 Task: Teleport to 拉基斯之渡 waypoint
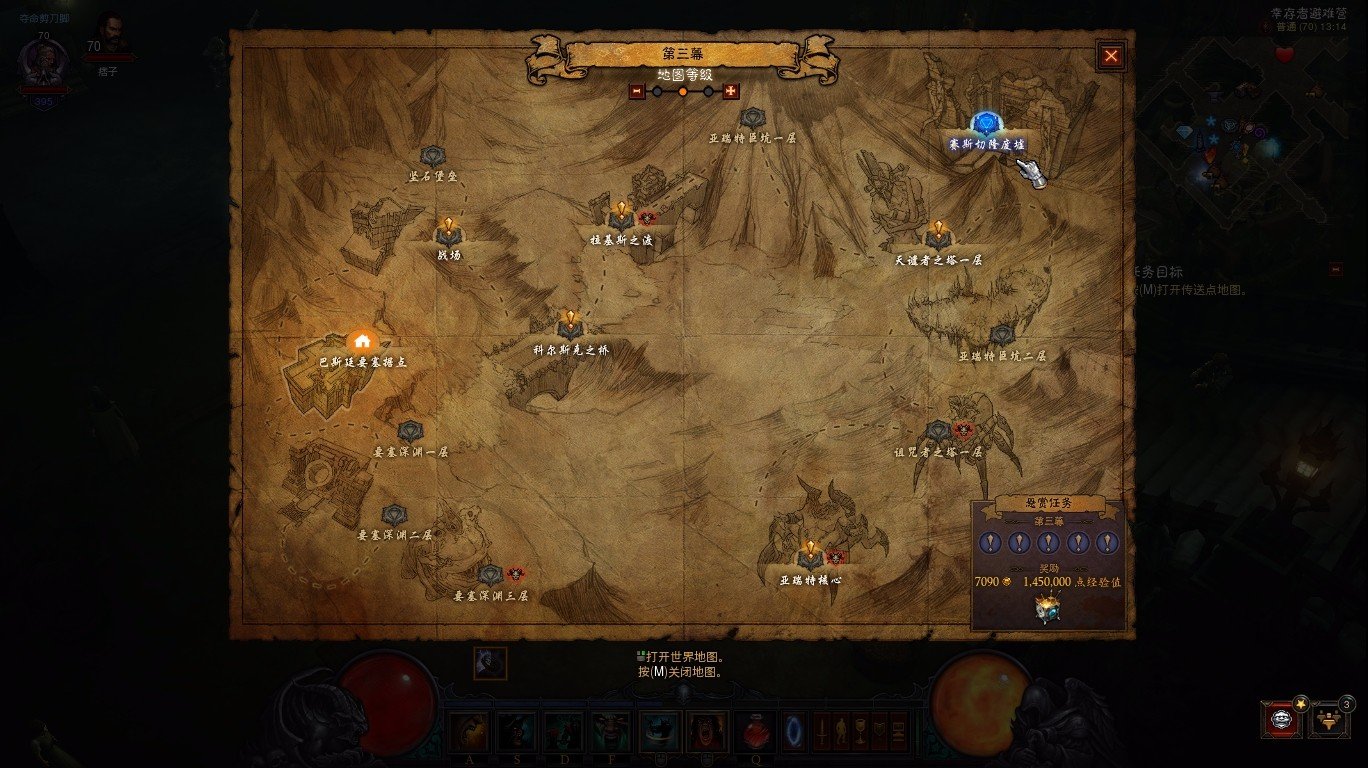[620, 217]
